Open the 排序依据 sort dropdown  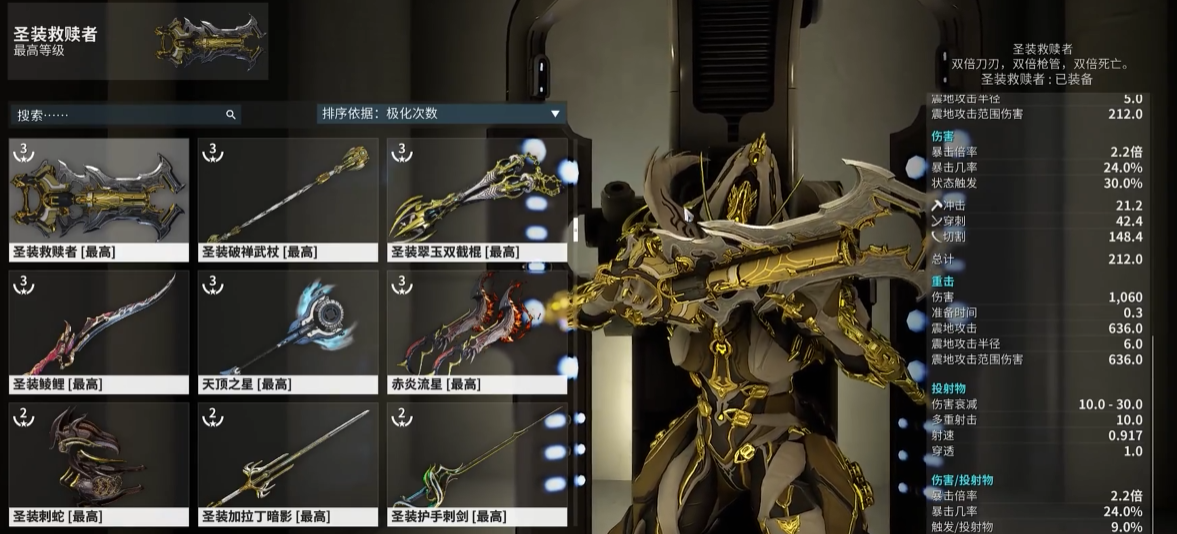pos(440,113)
